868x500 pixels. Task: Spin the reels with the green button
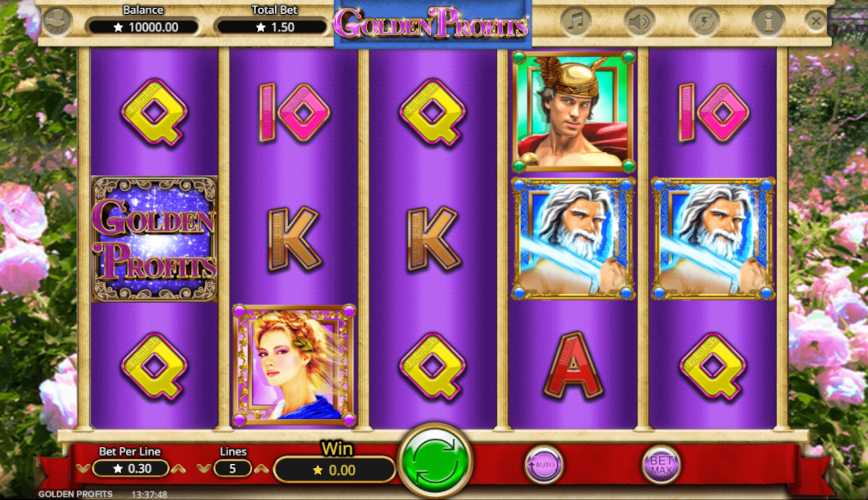435,462
